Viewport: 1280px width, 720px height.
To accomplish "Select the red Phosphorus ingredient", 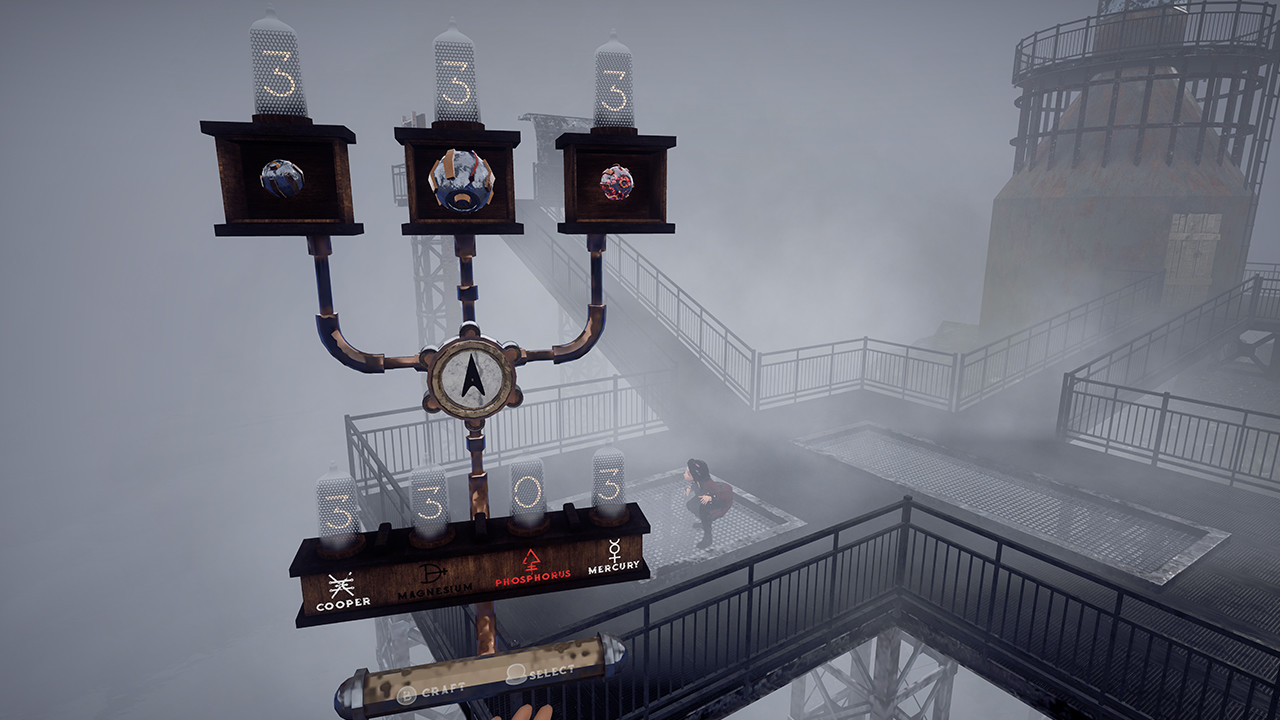I will click(532, 565).
